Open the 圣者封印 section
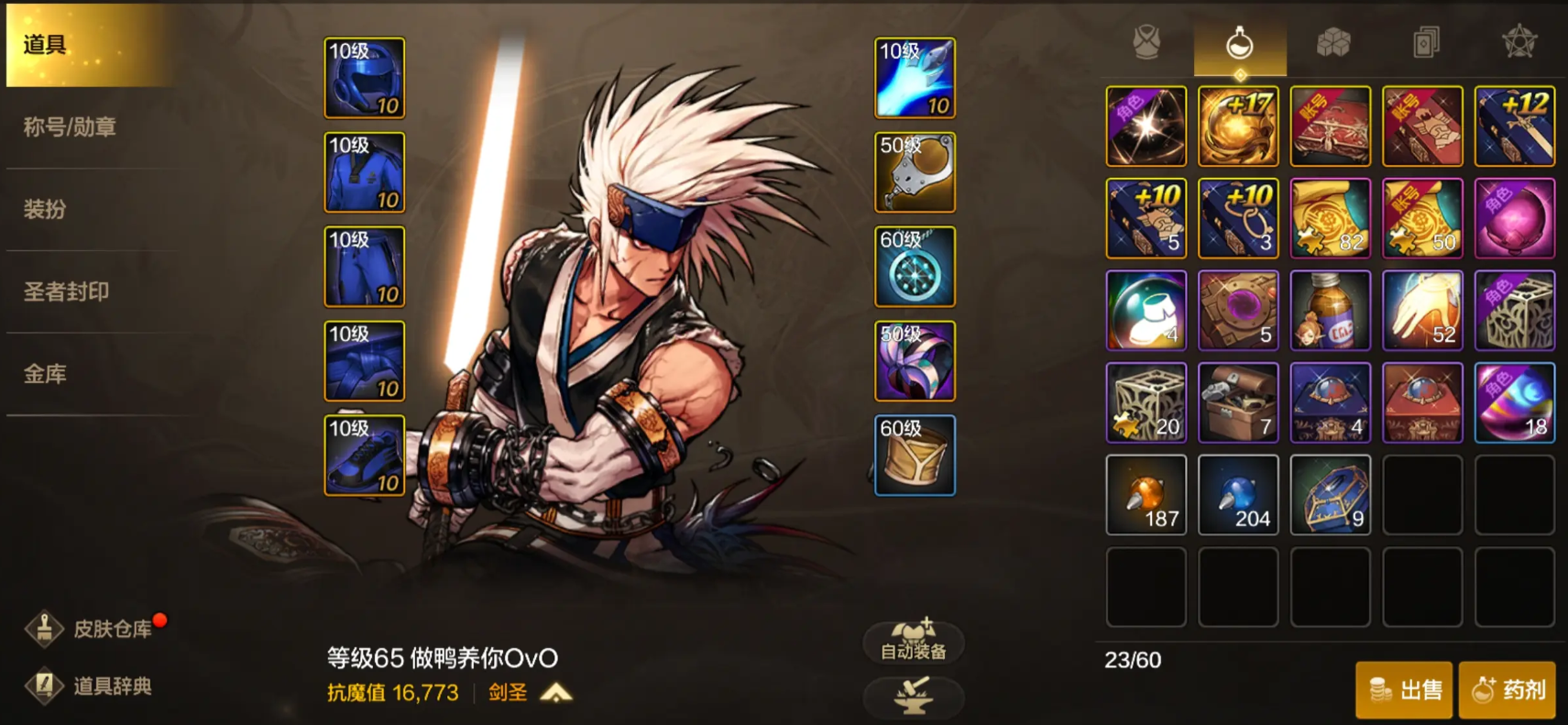The image size is (1568, 725). (66, 291)
